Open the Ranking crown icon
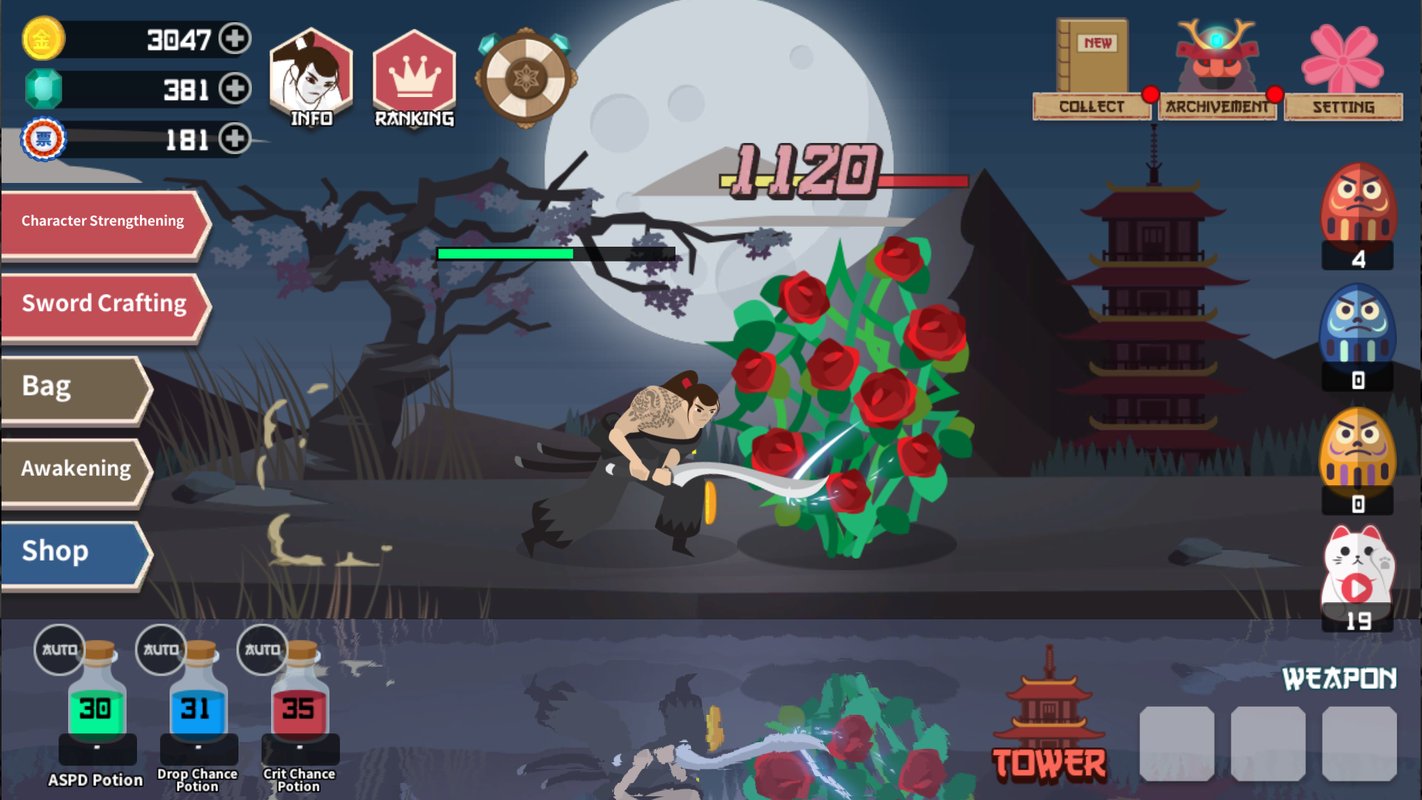1422x800 pixels. (x=414, y=77)
